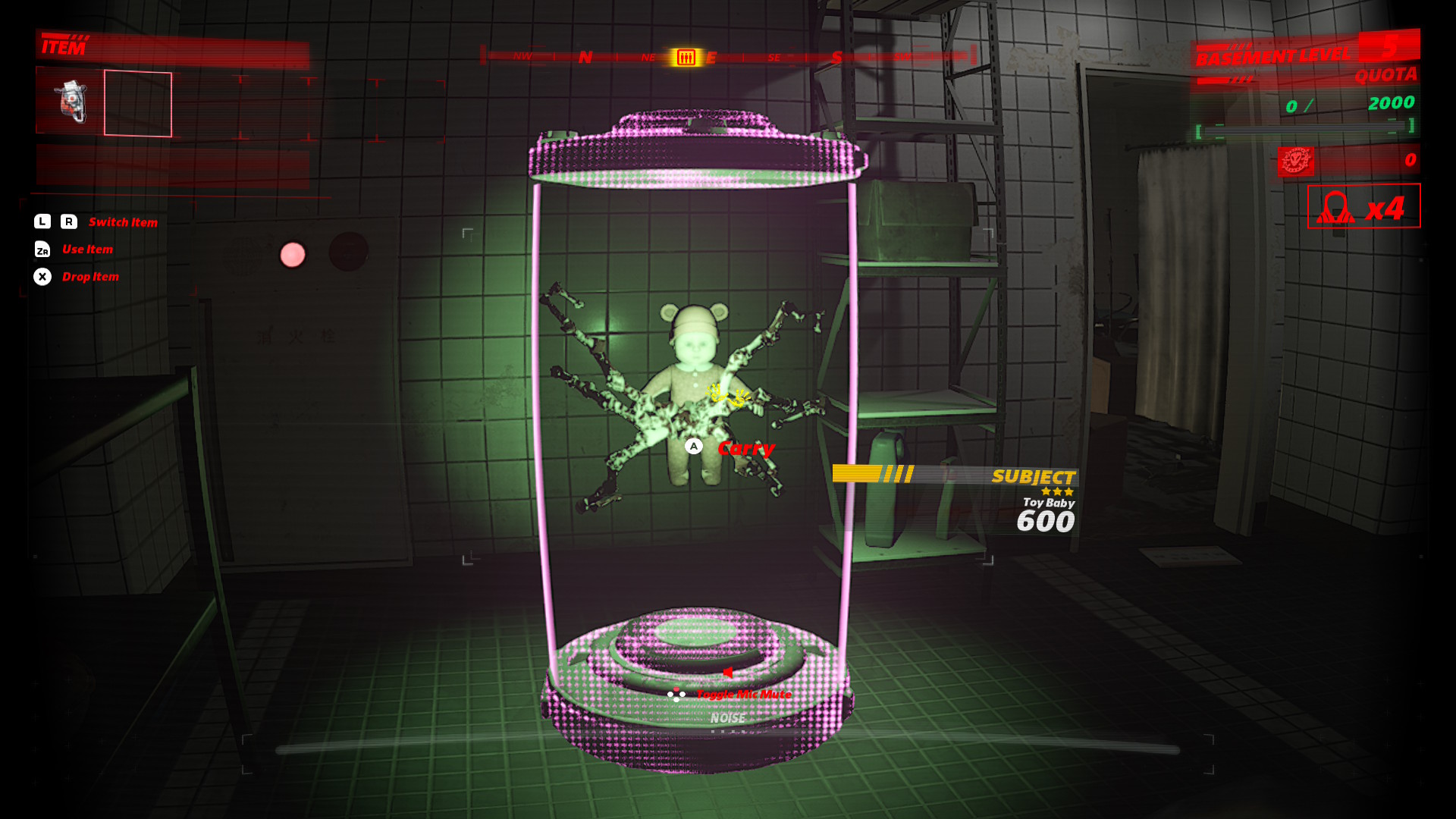Click the A prompt circle on the capsule
Screen dimensions: 1456x819
(x=694, y=447)
